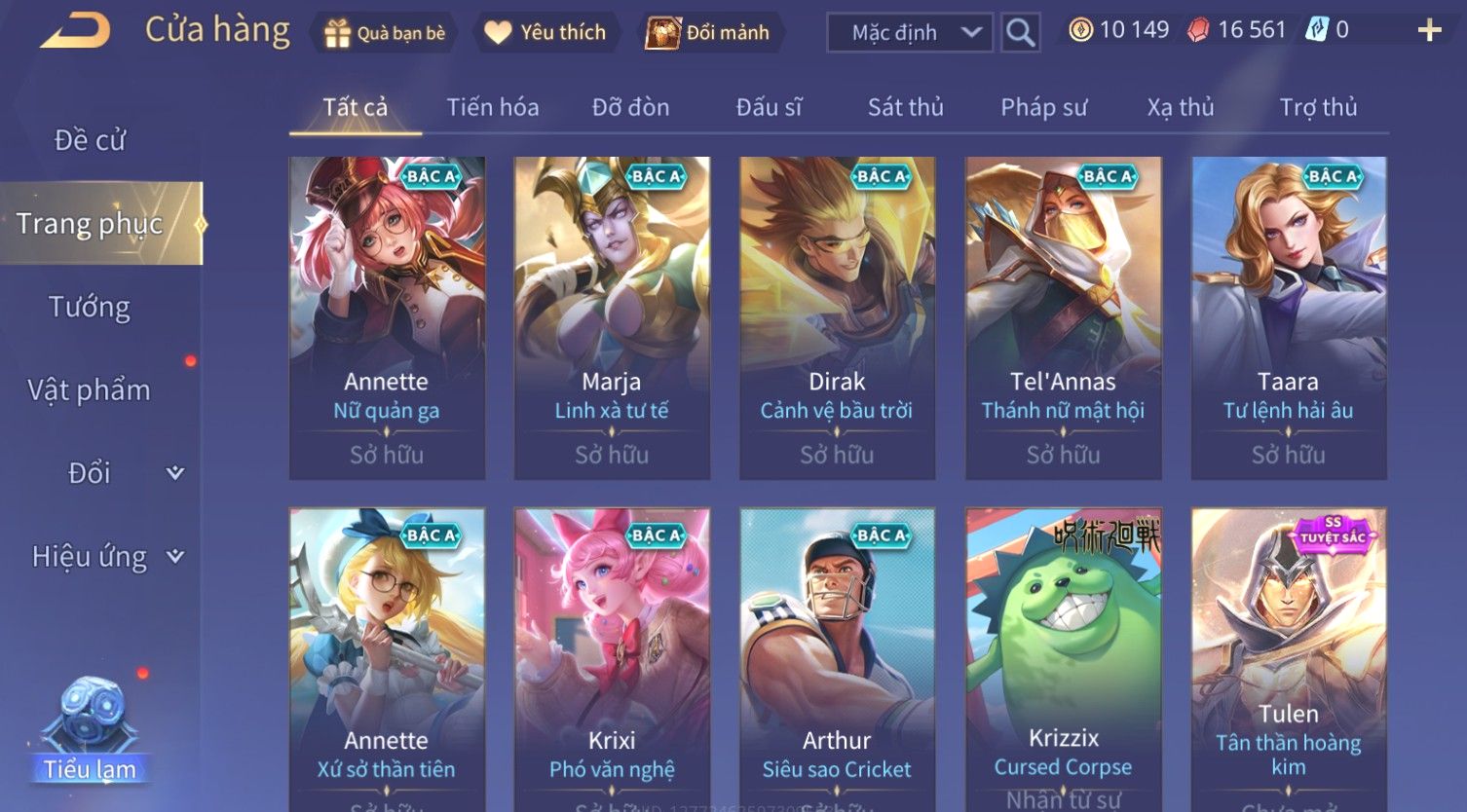Expand the Hiệu ứng side menu

tap(105, 557)
